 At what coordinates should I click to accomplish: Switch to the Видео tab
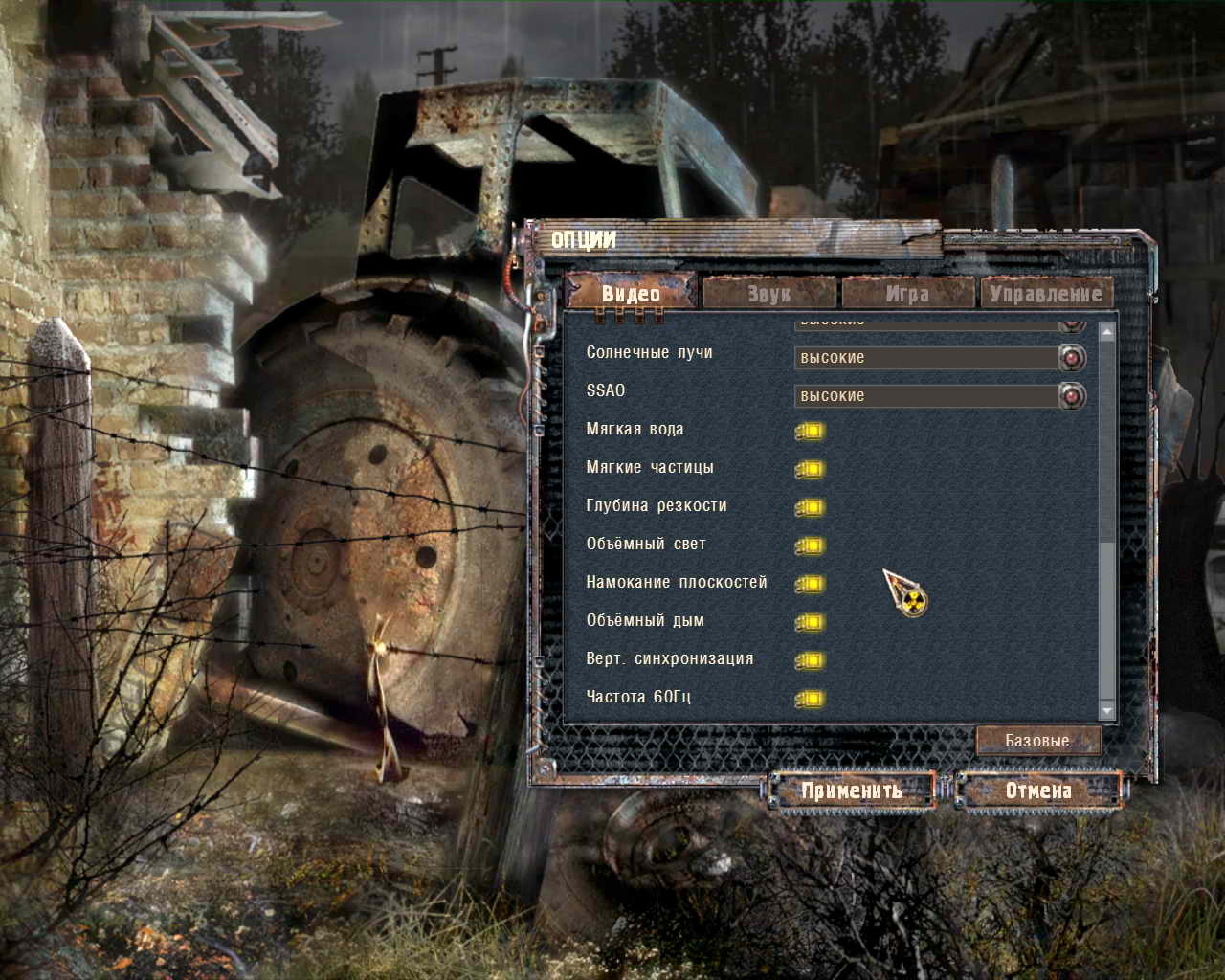[x=631, y=293]
